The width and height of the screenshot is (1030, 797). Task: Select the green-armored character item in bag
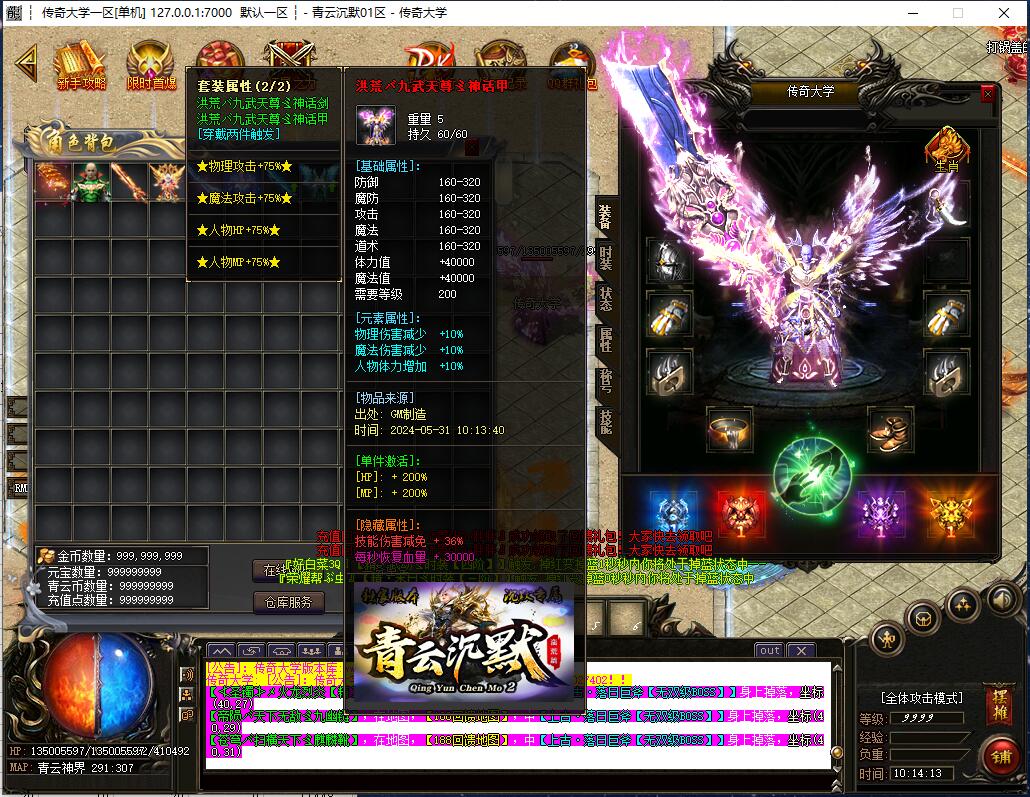pos(91,182)
